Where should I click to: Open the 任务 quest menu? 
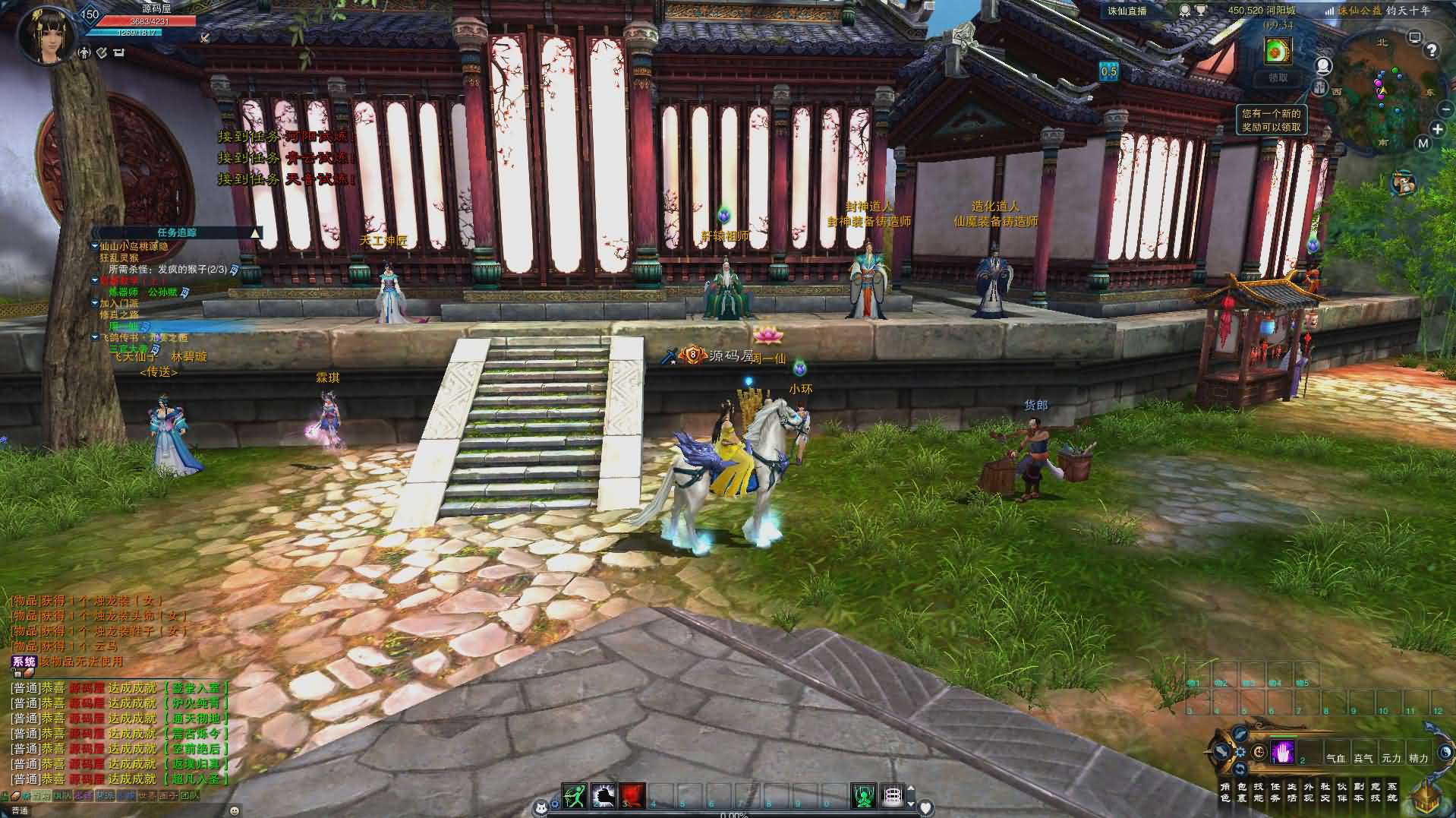tap(1275, 792)
